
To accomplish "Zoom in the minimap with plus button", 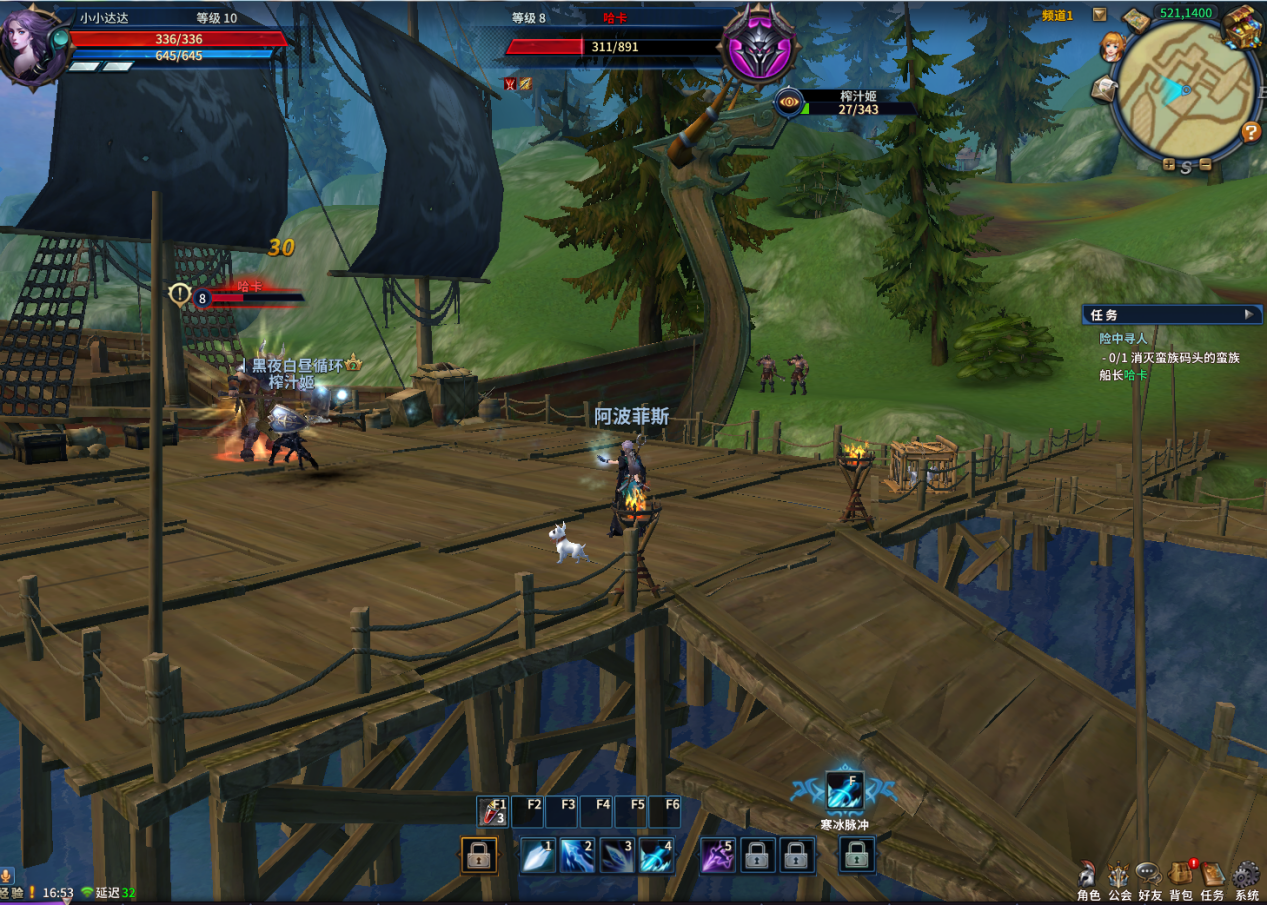I will click(x=1168, y=165).
